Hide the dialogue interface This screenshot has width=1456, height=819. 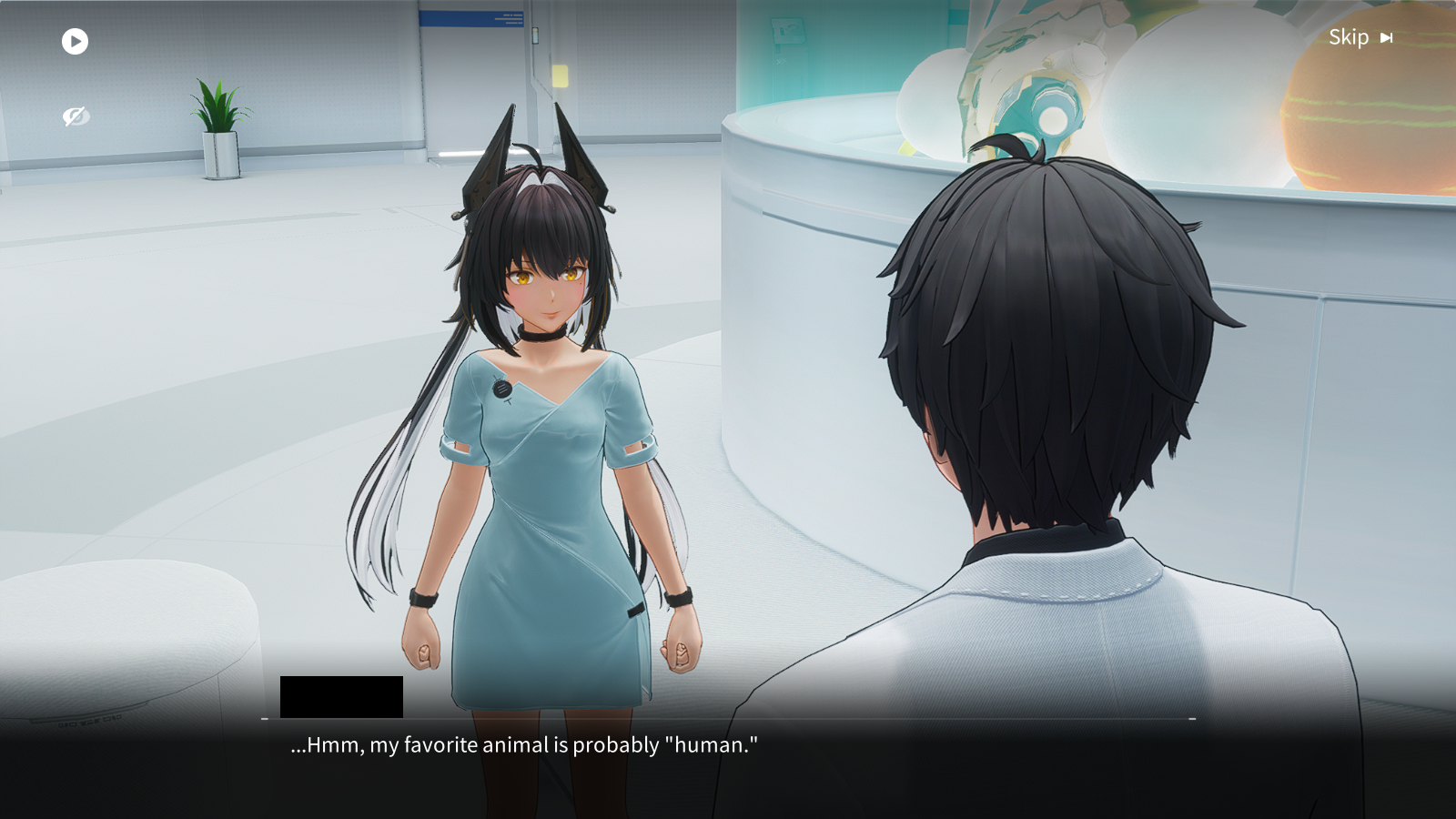click(x=76, y=116)
